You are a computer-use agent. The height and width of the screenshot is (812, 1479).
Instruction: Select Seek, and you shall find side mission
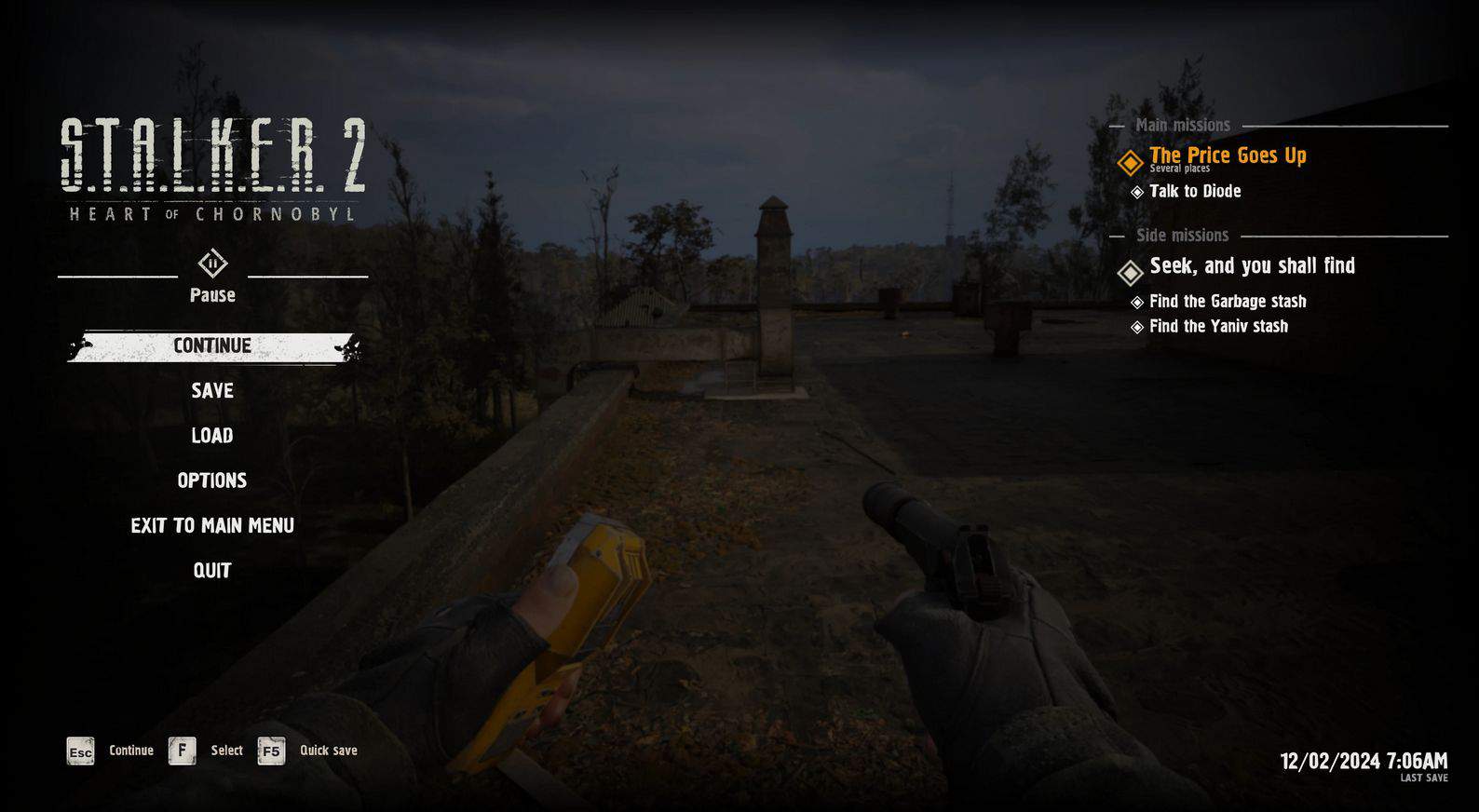1251,266
